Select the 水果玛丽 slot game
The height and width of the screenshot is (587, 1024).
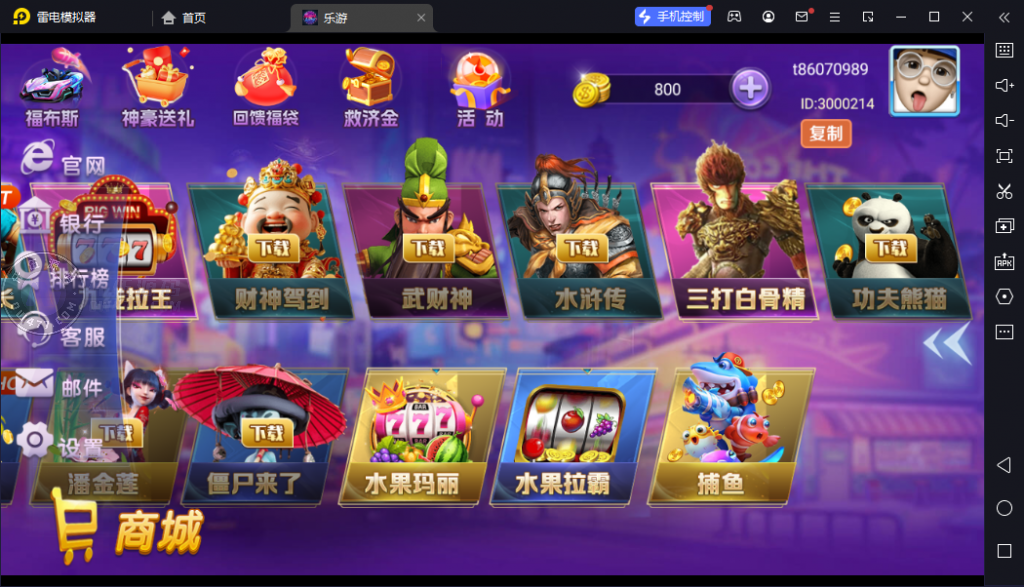[x=412, y=435]
